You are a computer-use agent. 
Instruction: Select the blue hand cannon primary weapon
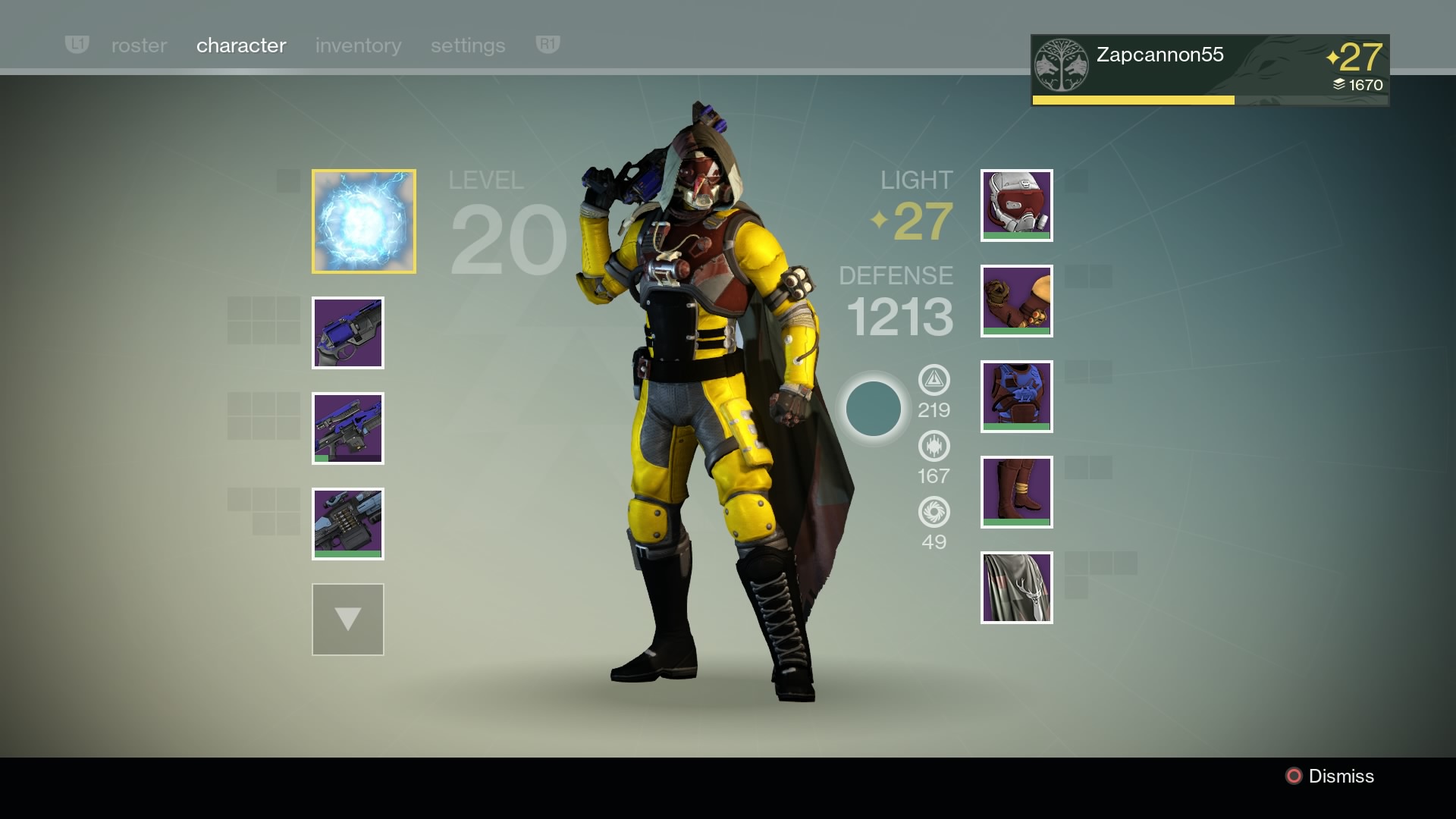pyautogui.click(x=347, y=333)
